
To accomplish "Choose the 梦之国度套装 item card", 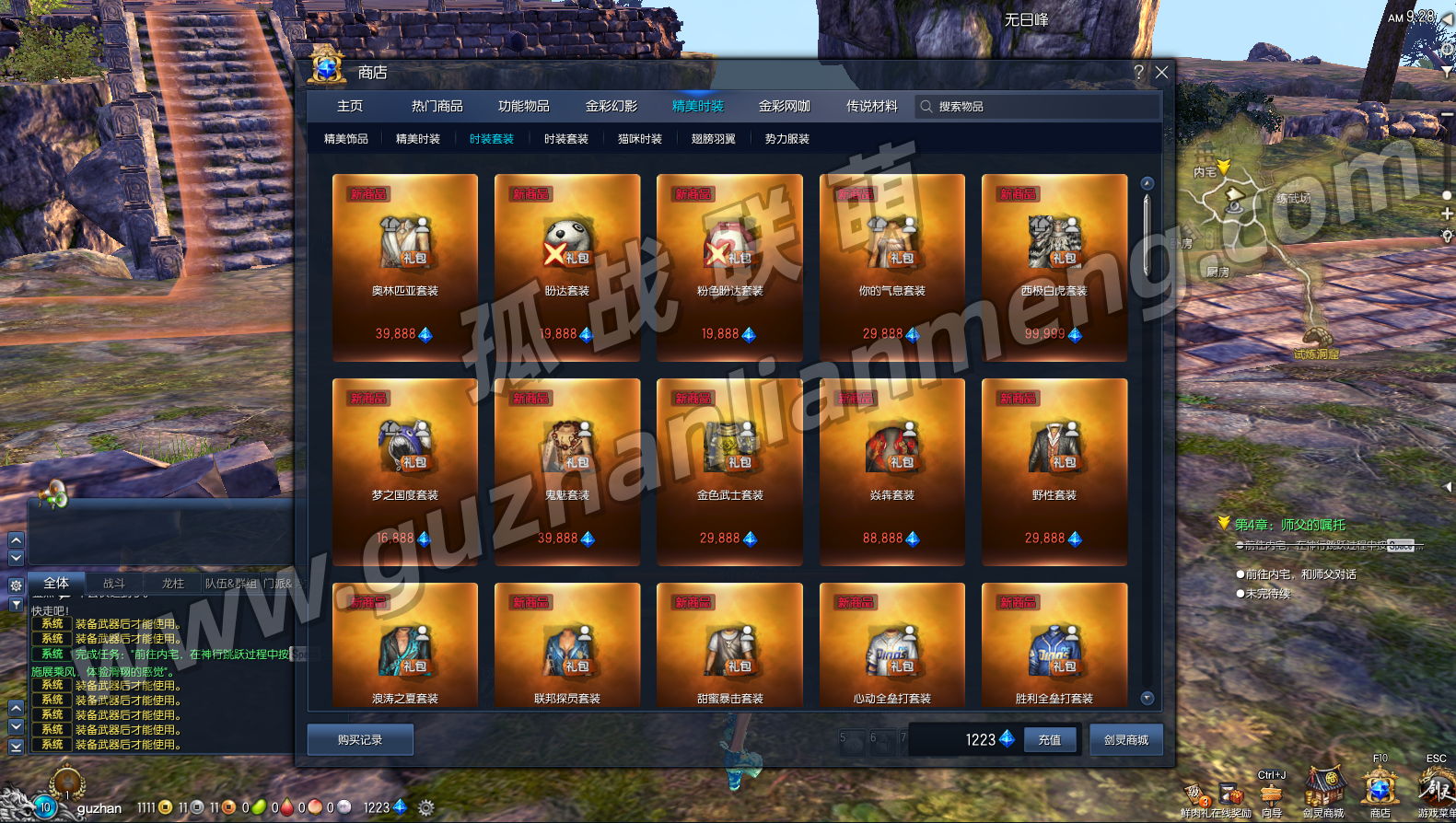I will (405, 471).
